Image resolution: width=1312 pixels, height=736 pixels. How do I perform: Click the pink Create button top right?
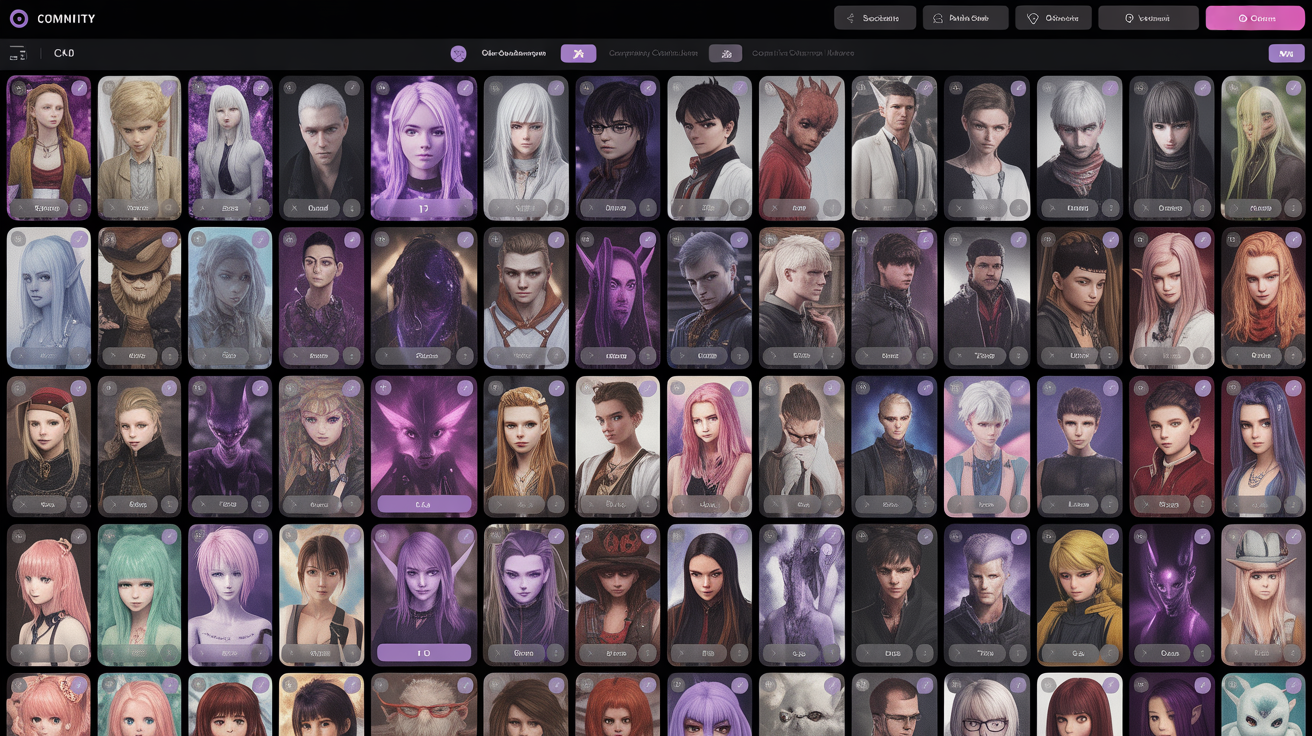(1255, 17)
